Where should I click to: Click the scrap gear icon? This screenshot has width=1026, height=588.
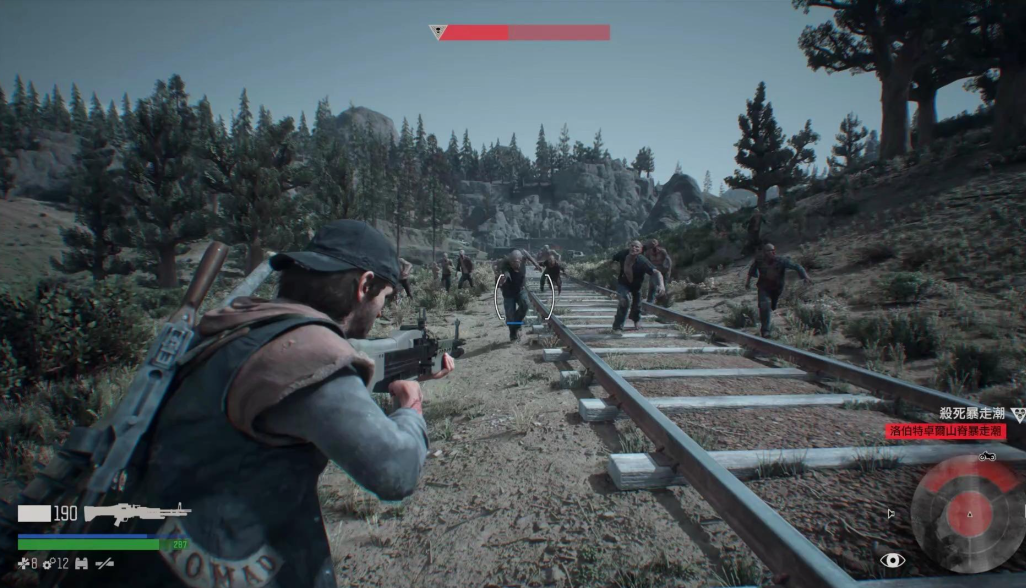tap(47, 564)
